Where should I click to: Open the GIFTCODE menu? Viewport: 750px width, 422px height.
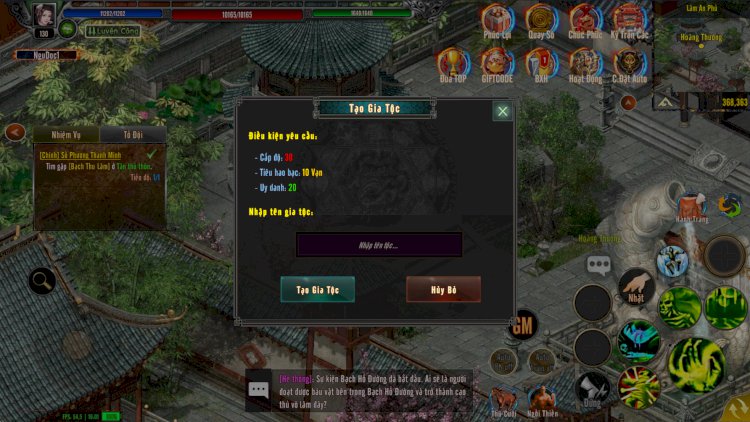(x=497, y=65)
